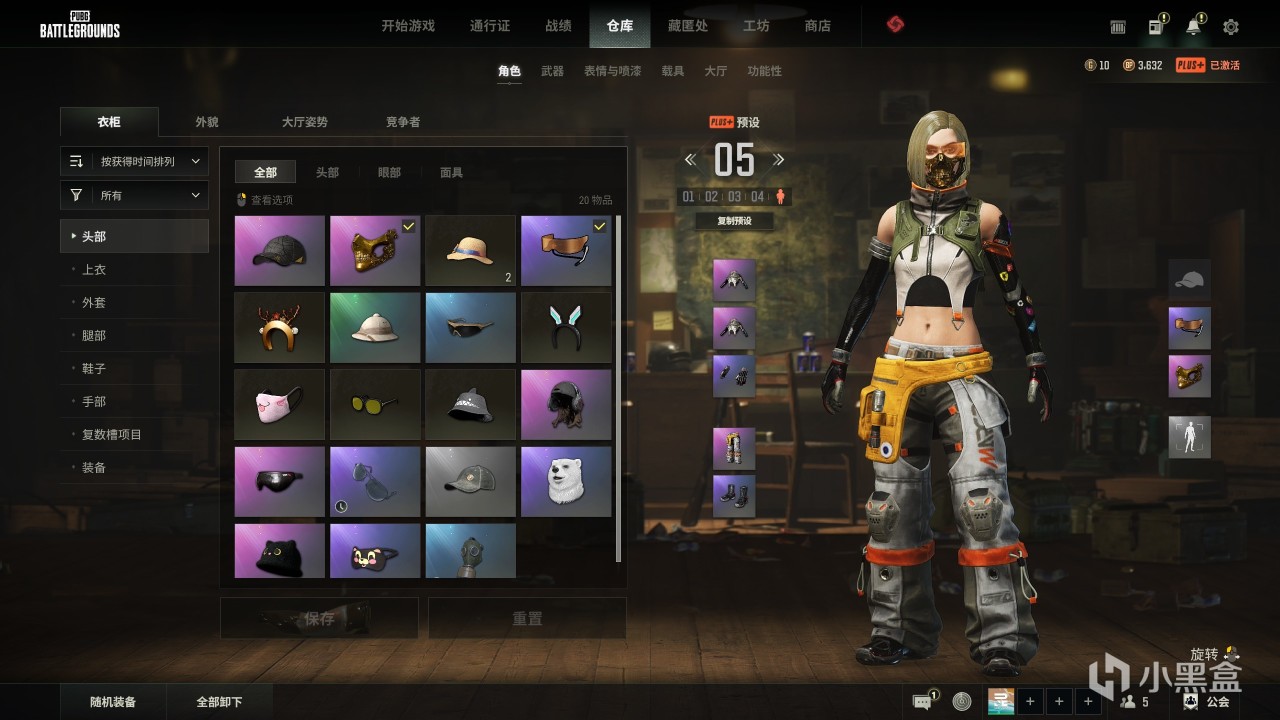Switch to the 商店 shop tab
Viewport: 1280px width, 720px height.
click(818, 26)
